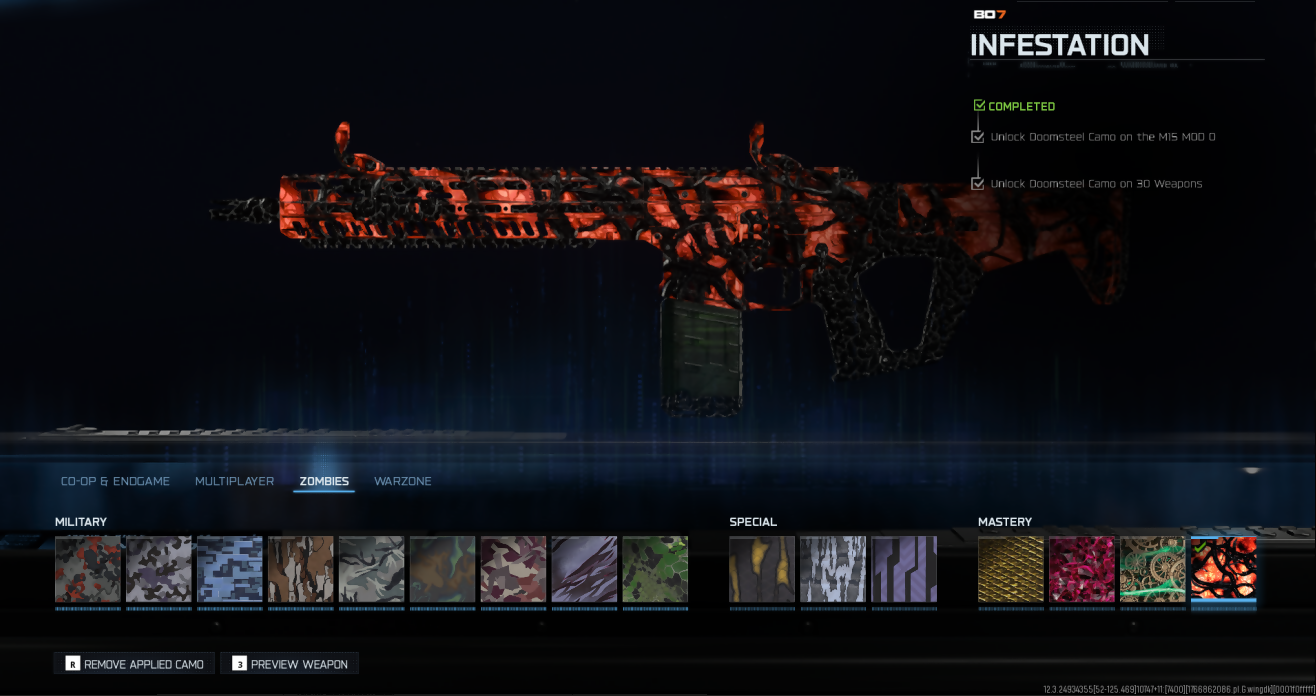The height and width of the screenshot is (696, 1316).
Task: Select the white dripping static special camo
Action: click(833, 569)
